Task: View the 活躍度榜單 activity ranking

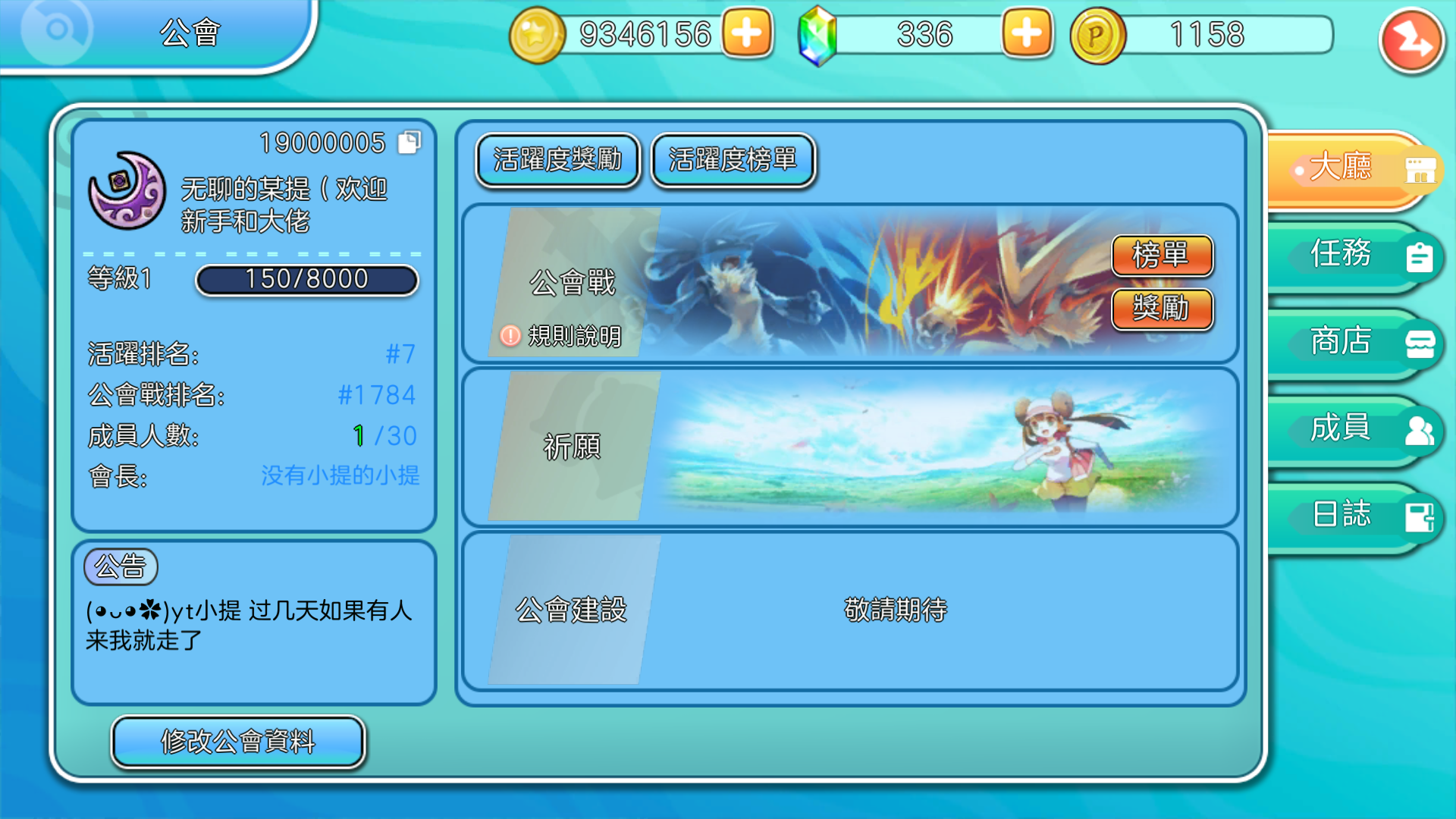Action: 733,161
